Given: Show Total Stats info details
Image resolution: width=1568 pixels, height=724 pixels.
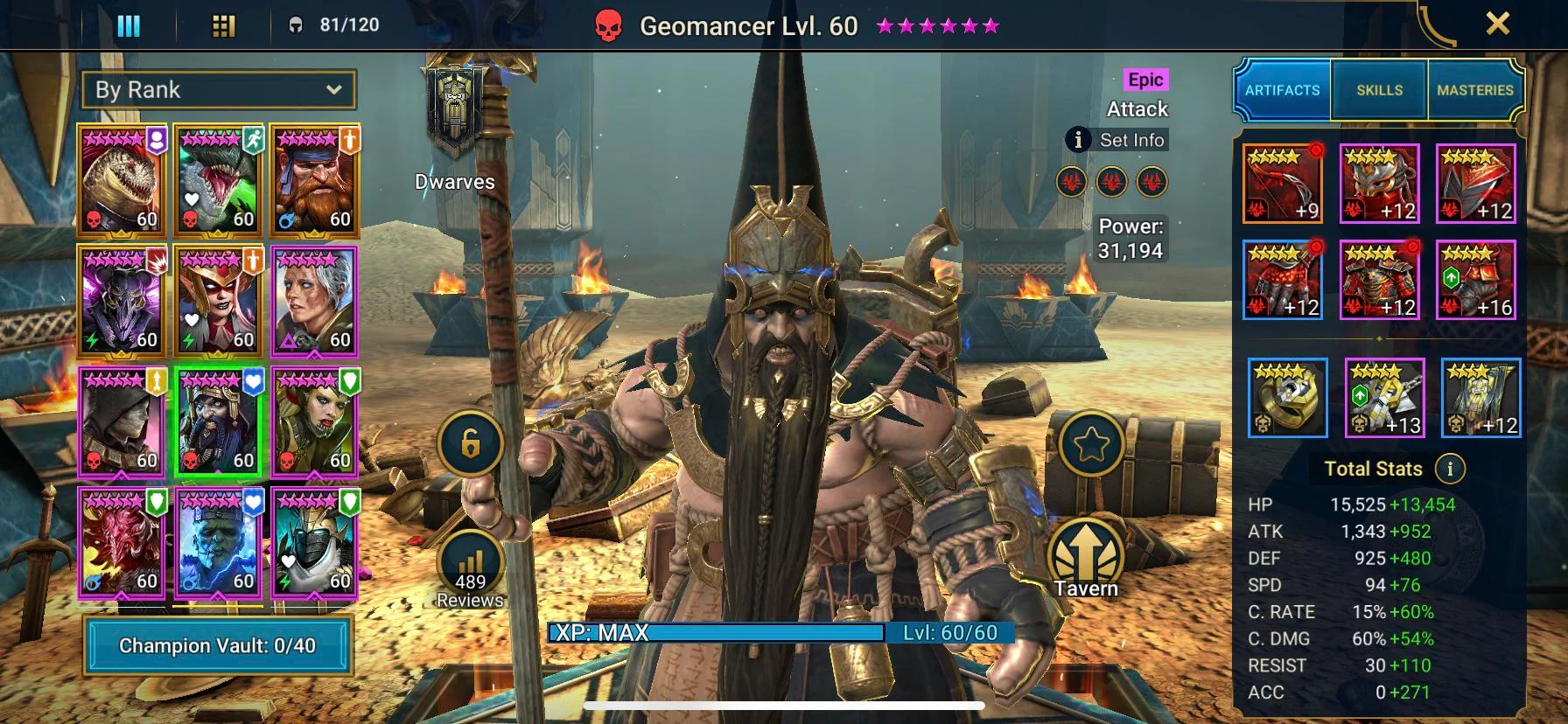Looking at the screenshot, I should coord(1450,469).
